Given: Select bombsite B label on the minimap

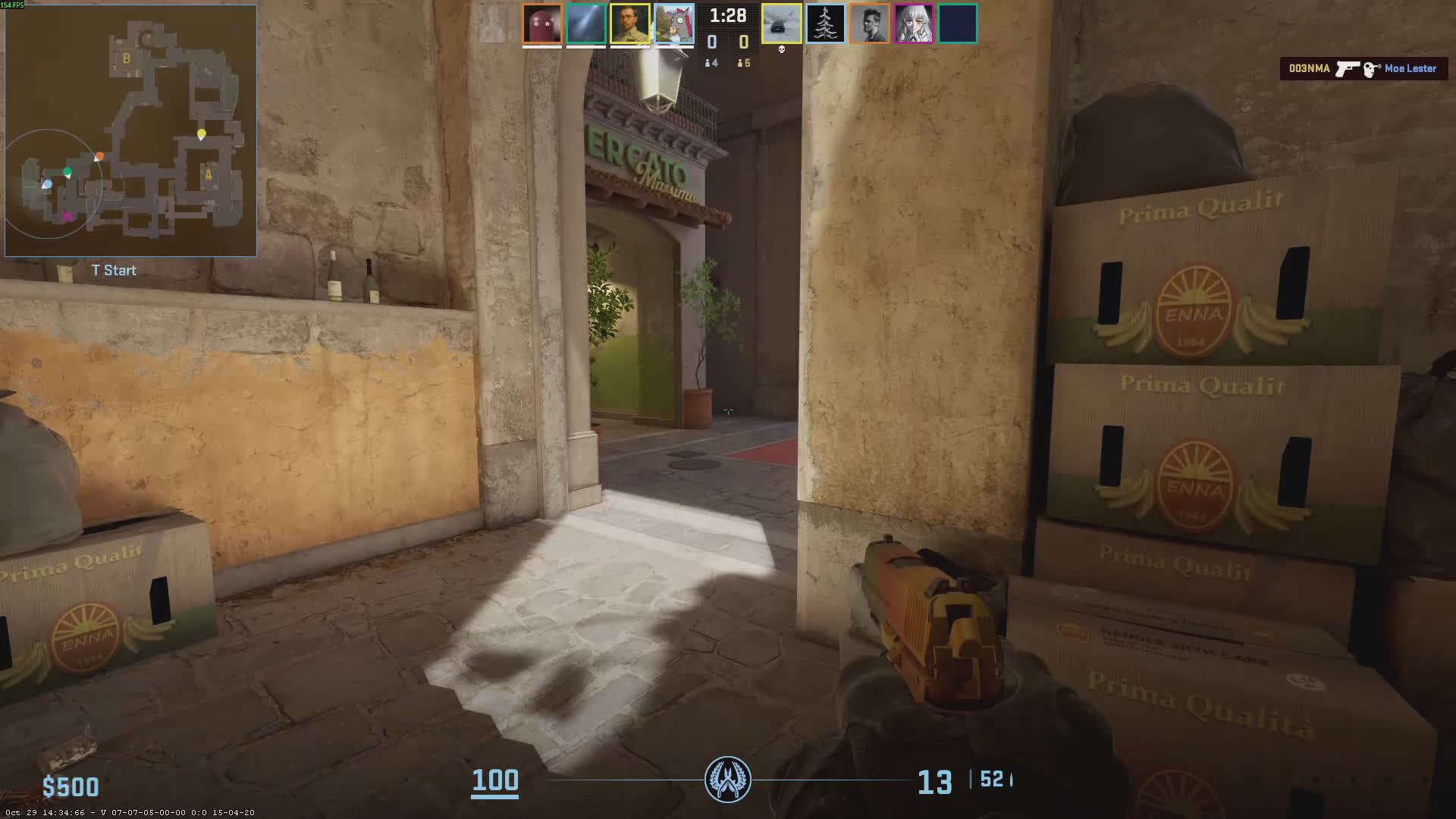Looking at the screenshot, I should 127,58.
